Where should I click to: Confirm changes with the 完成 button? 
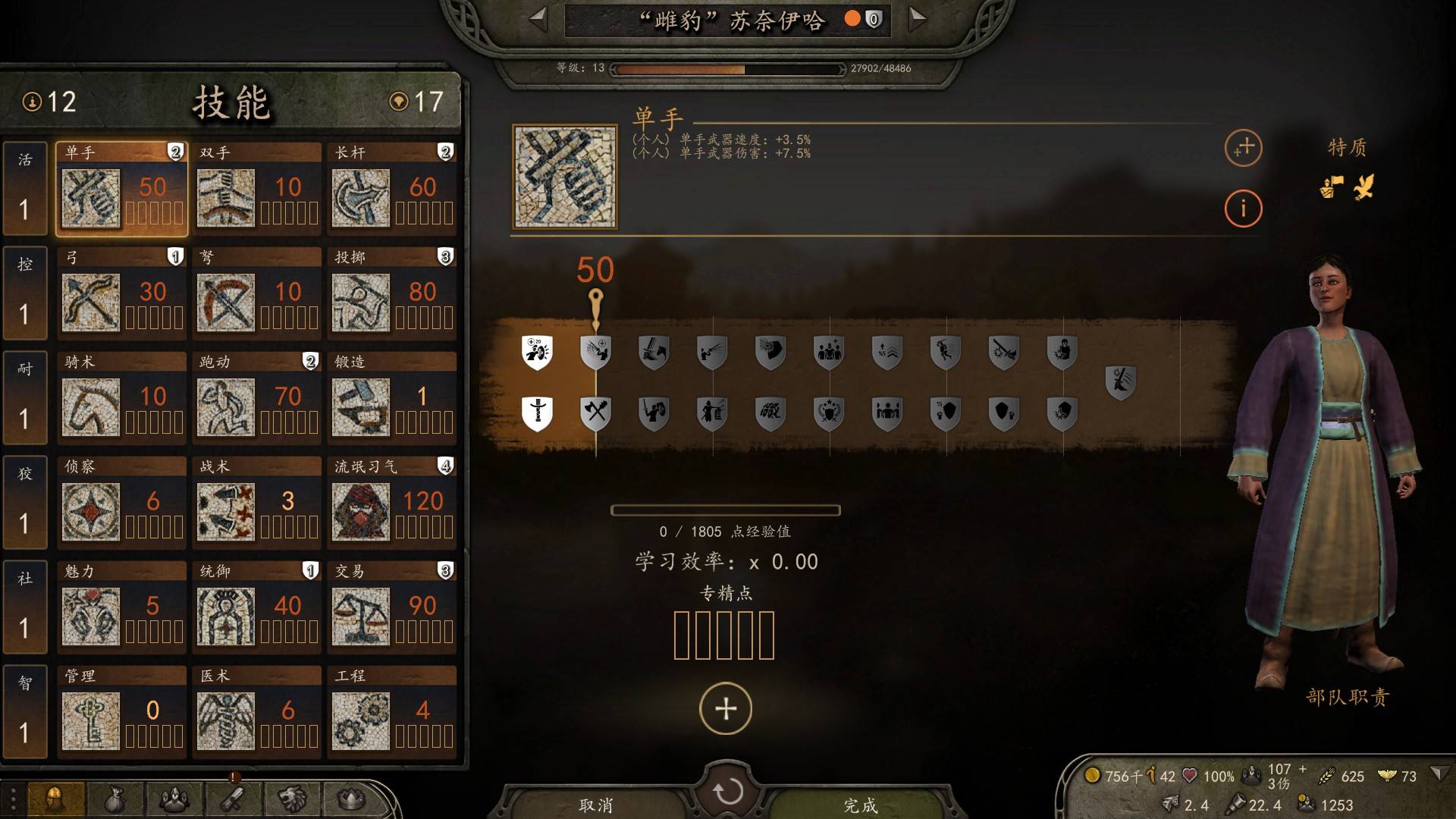click(x=860, y=805)
